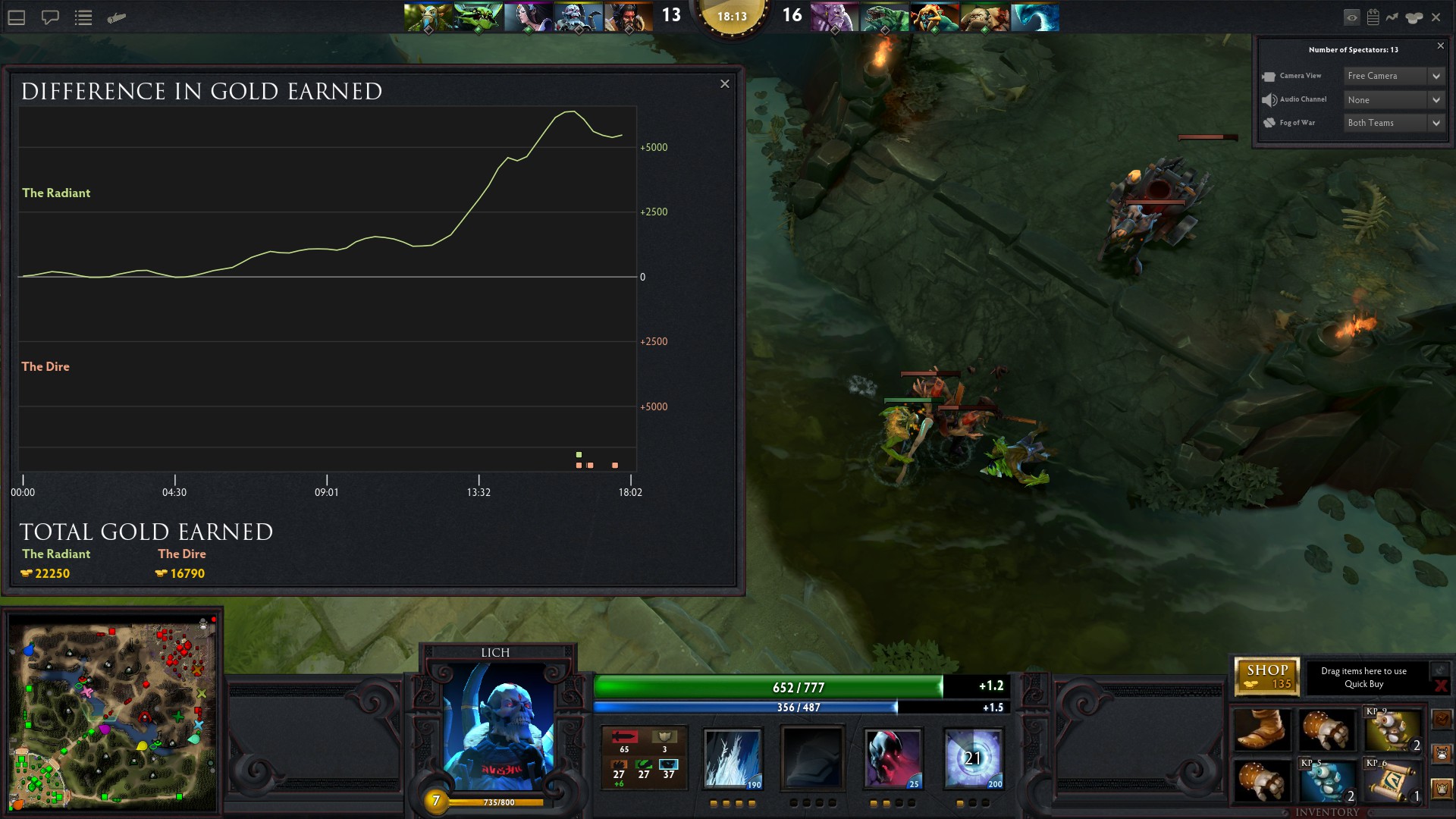Viewport: 1456px width, 819px height.
Task: Select the yellow Observer Ward item
Action: [1393, 730]
